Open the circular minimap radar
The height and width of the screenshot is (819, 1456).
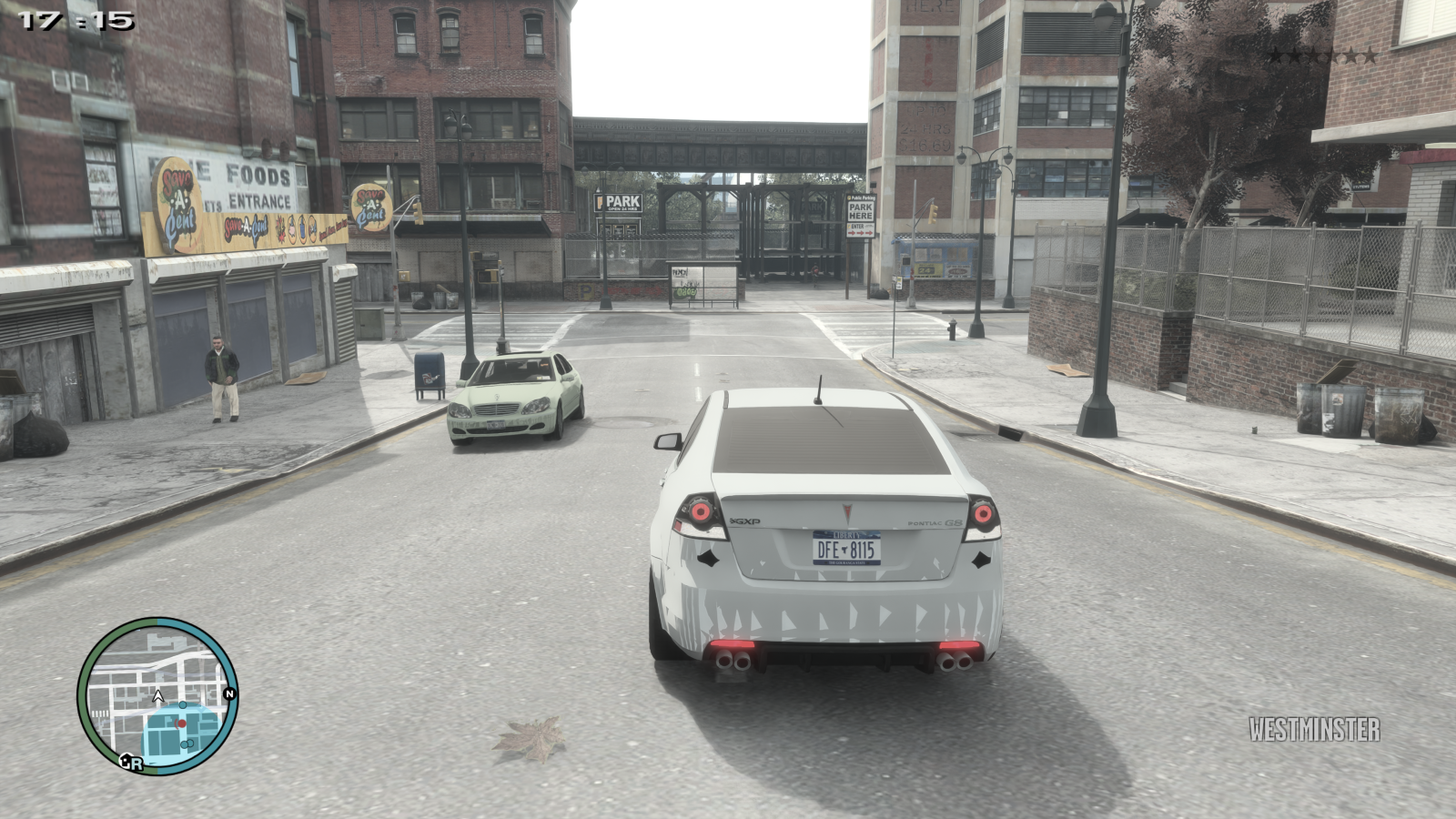(157, 696)
